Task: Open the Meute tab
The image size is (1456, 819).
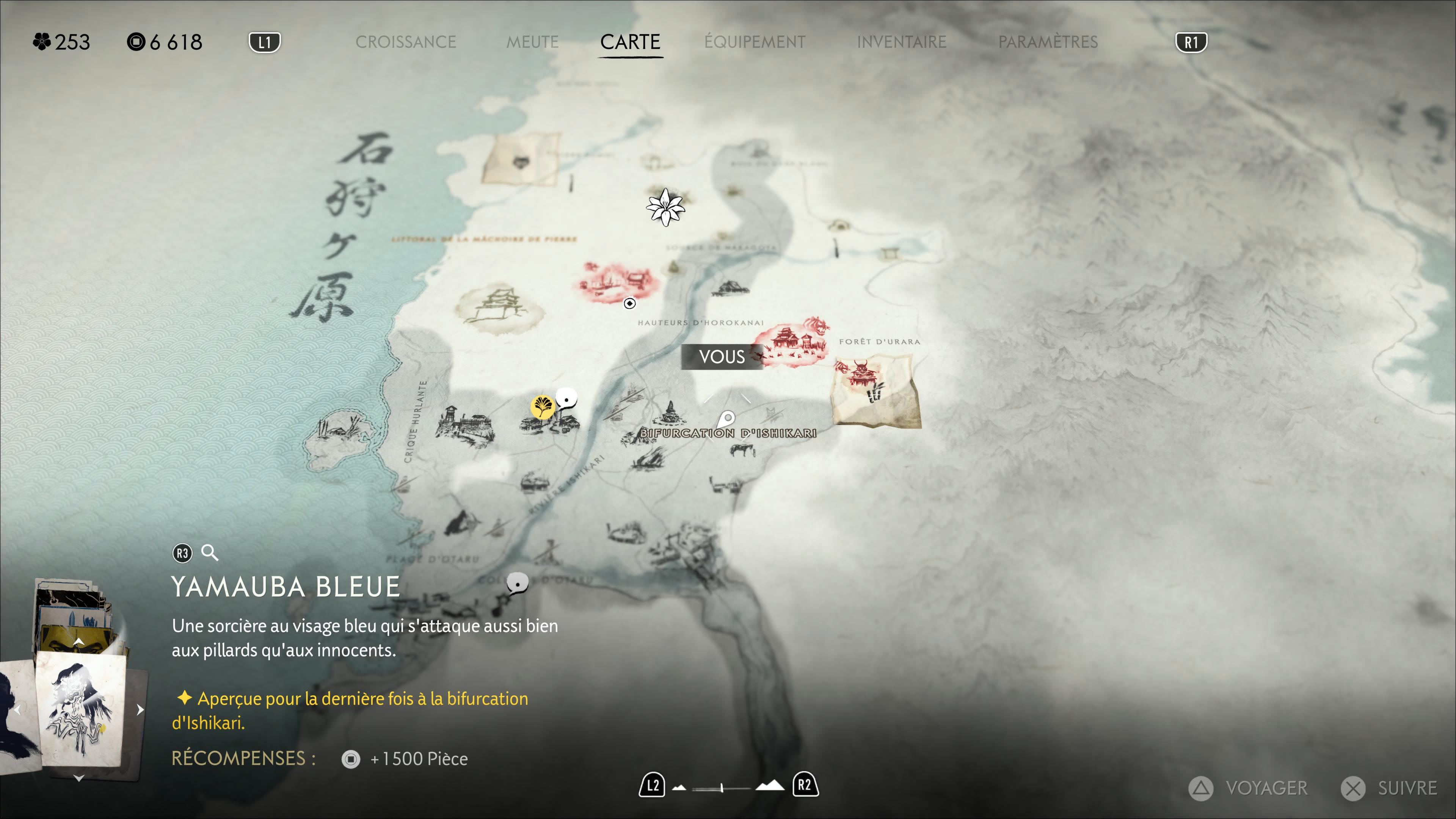Action: click(532, 42)
